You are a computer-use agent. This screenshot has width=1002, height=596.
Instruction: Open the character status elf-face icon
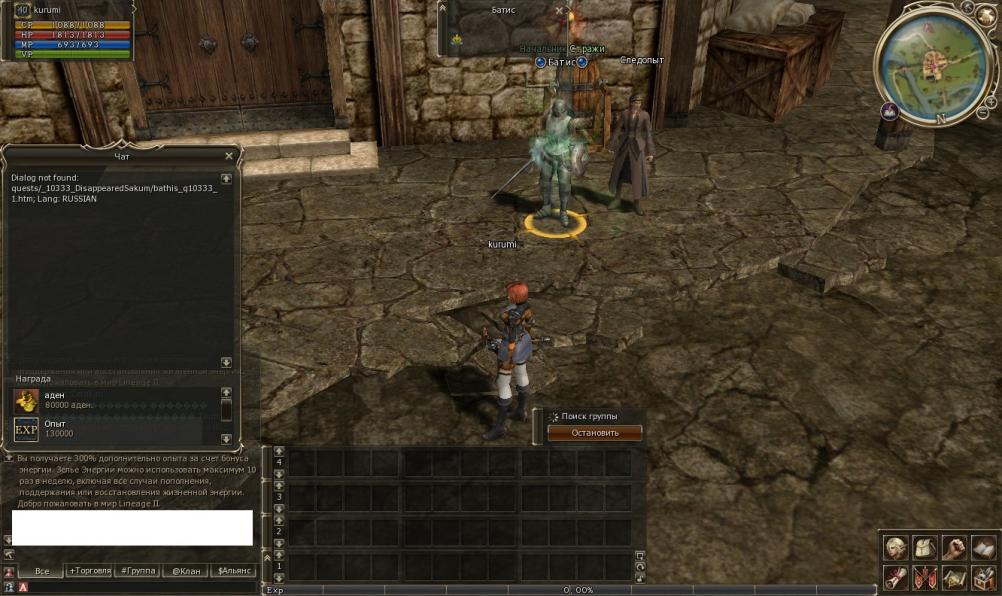click(x=895, y=547)
